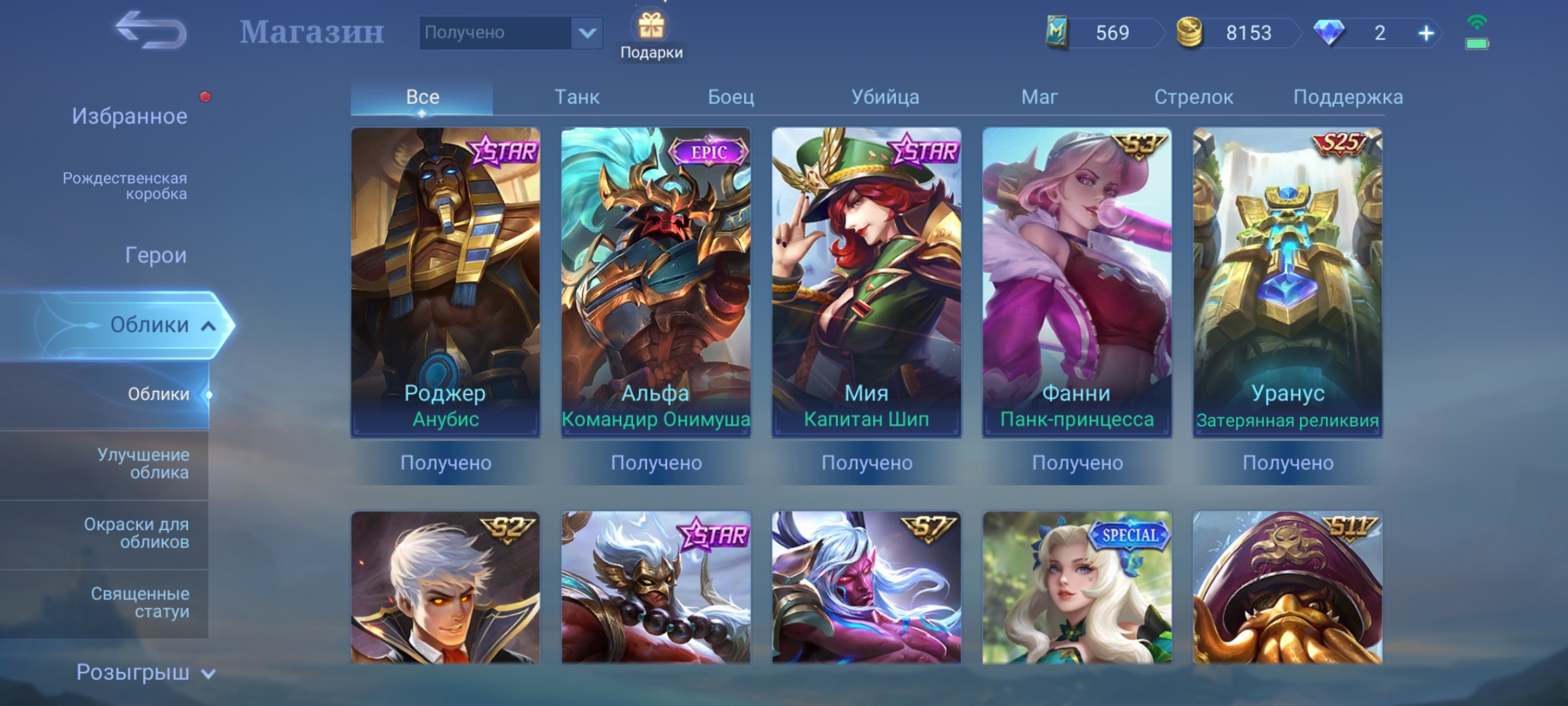Open the Поддержка tab
The width and height of the screenshot is (1568, 706).
[x=1348, y=97]
